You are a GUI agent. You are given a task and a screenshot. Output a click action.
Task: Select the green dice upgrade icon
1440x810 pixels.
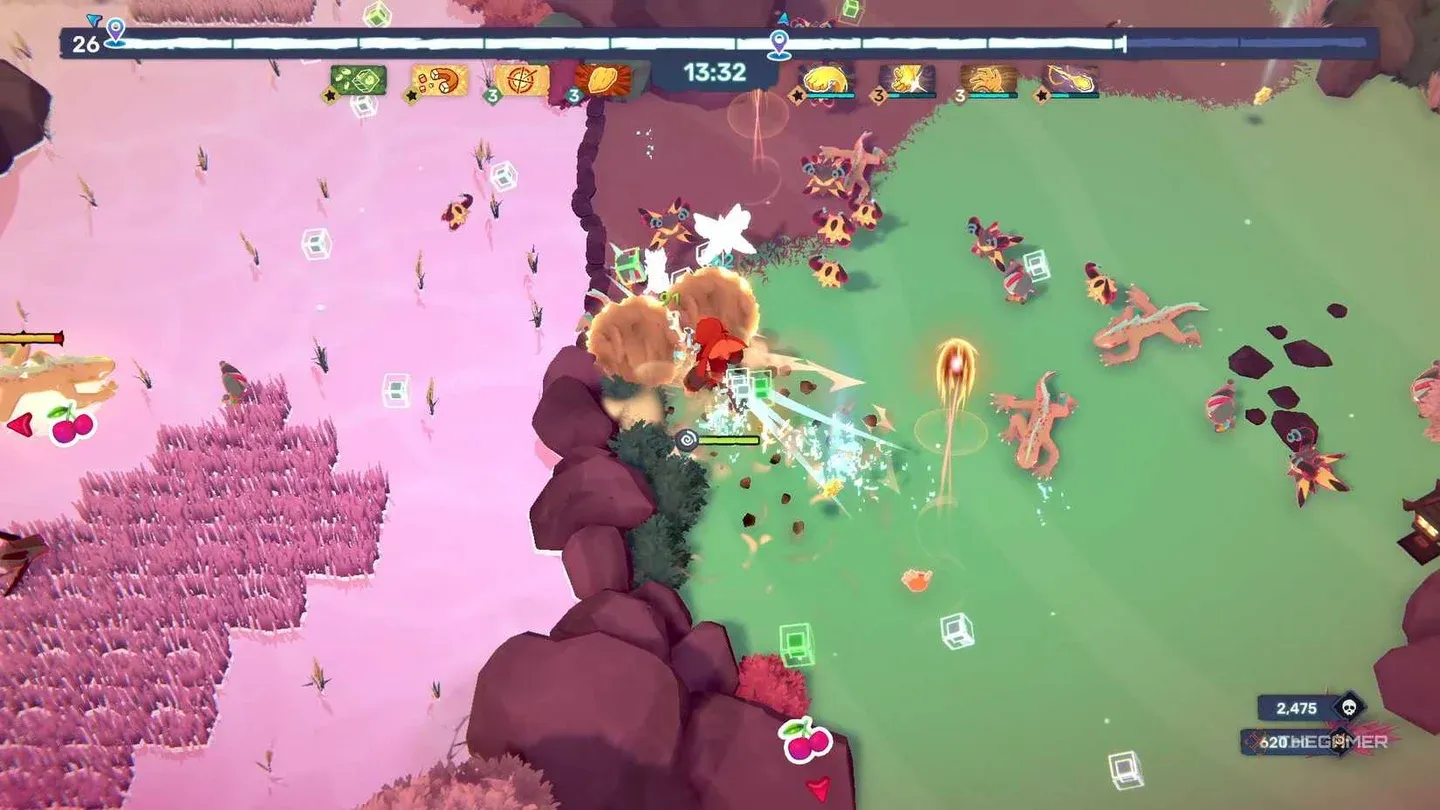(358, 80)
